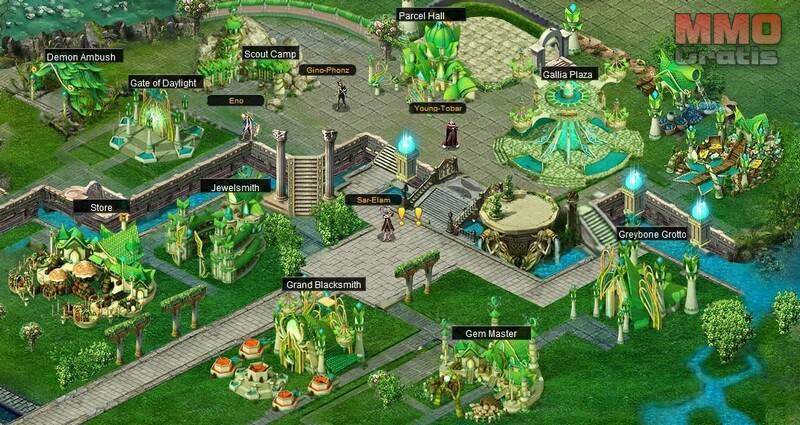Select the Eno player name tag

click(x=236, y=101)
